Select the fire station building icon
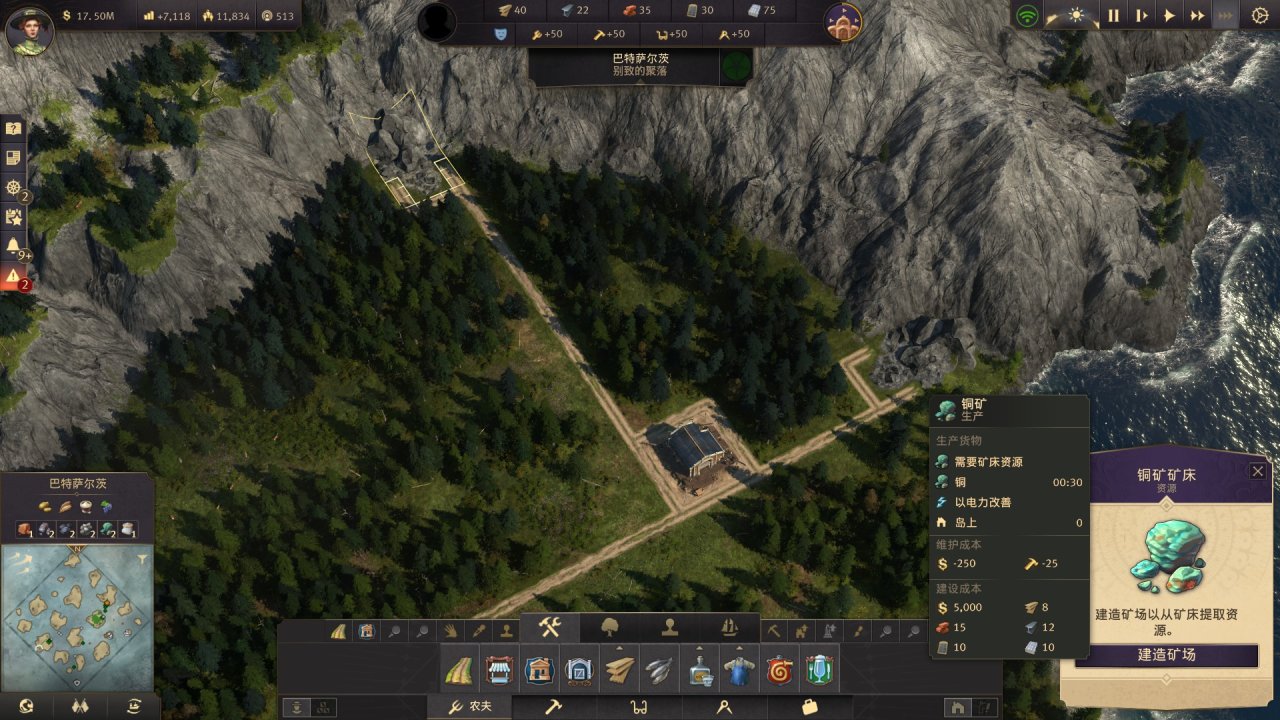This screenshot has height=720, width=1280. click(x=778, y=669)
